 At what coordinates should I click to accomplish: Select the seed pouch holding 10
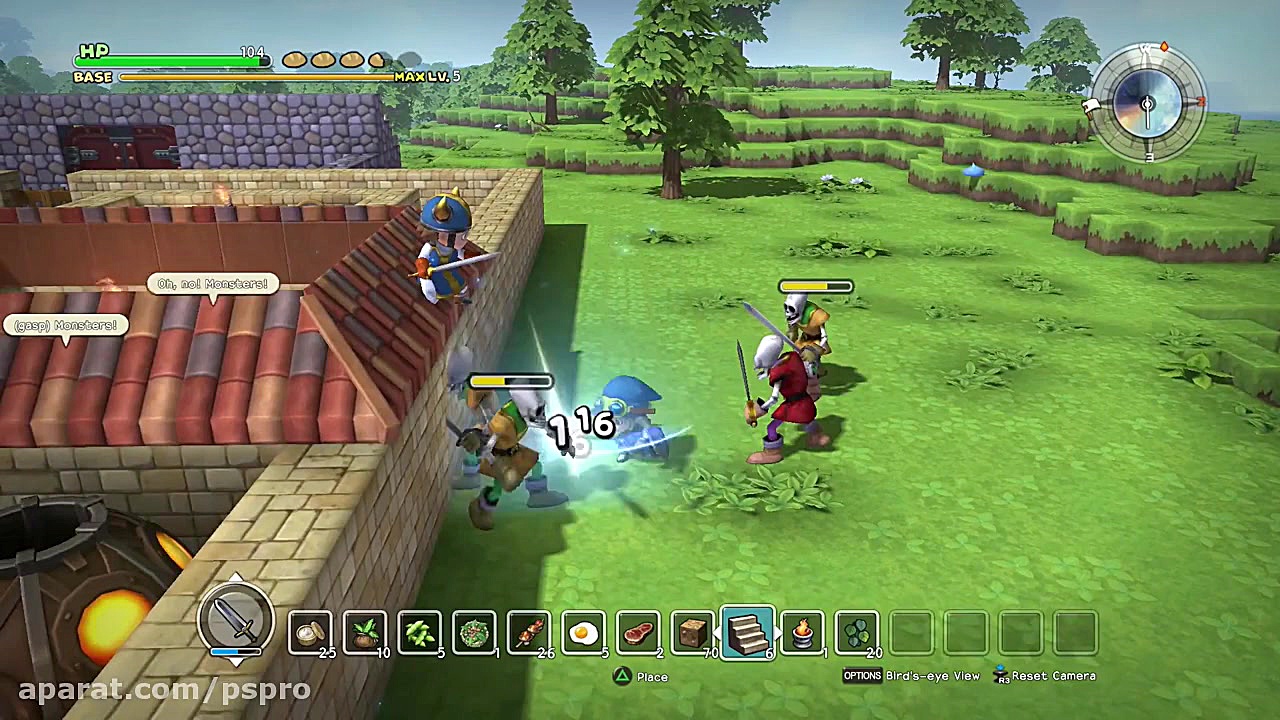(365, 632)
